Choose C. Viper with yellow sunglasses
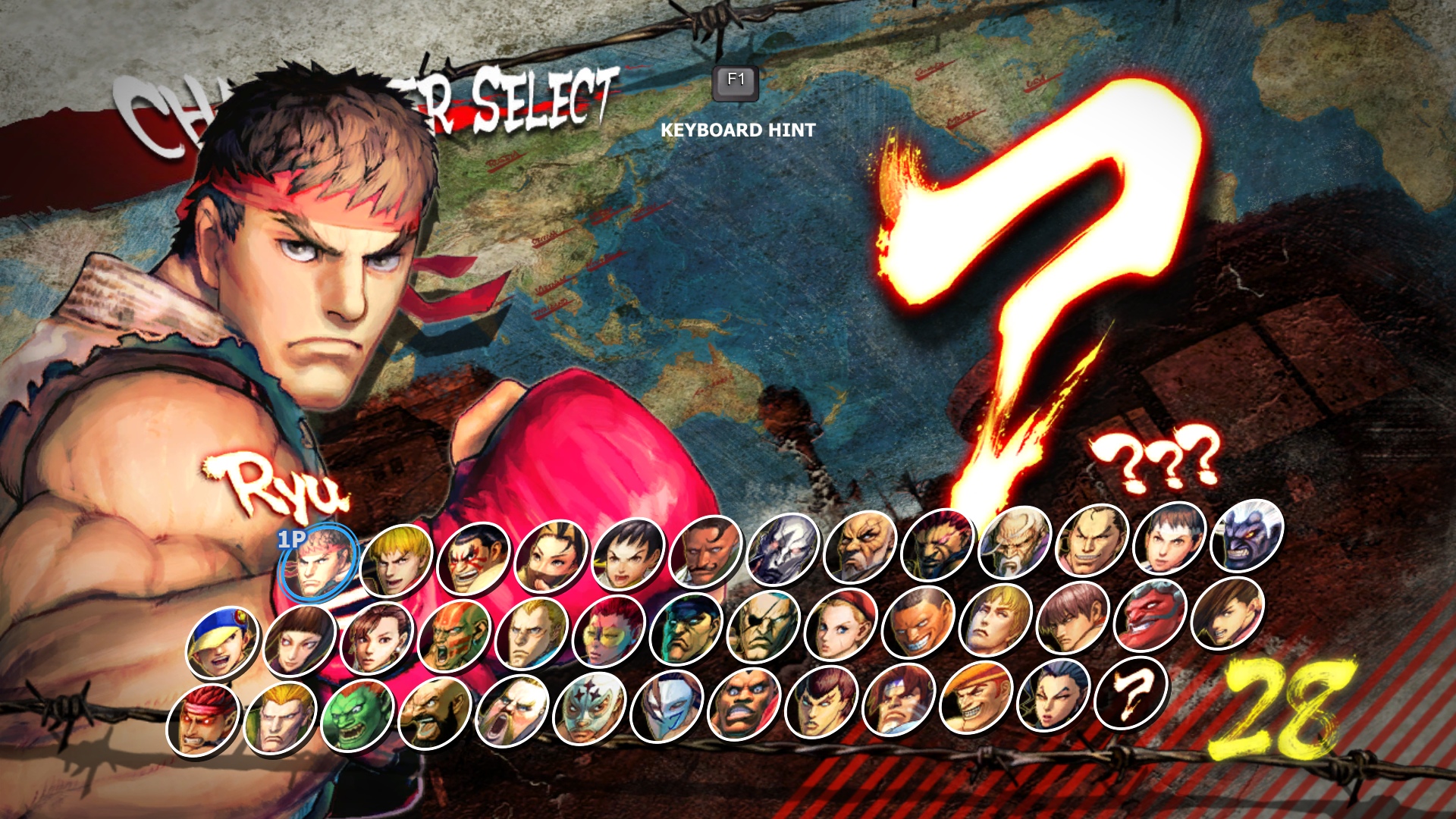This screenshot has width=1456, height=819. (609, 632)
